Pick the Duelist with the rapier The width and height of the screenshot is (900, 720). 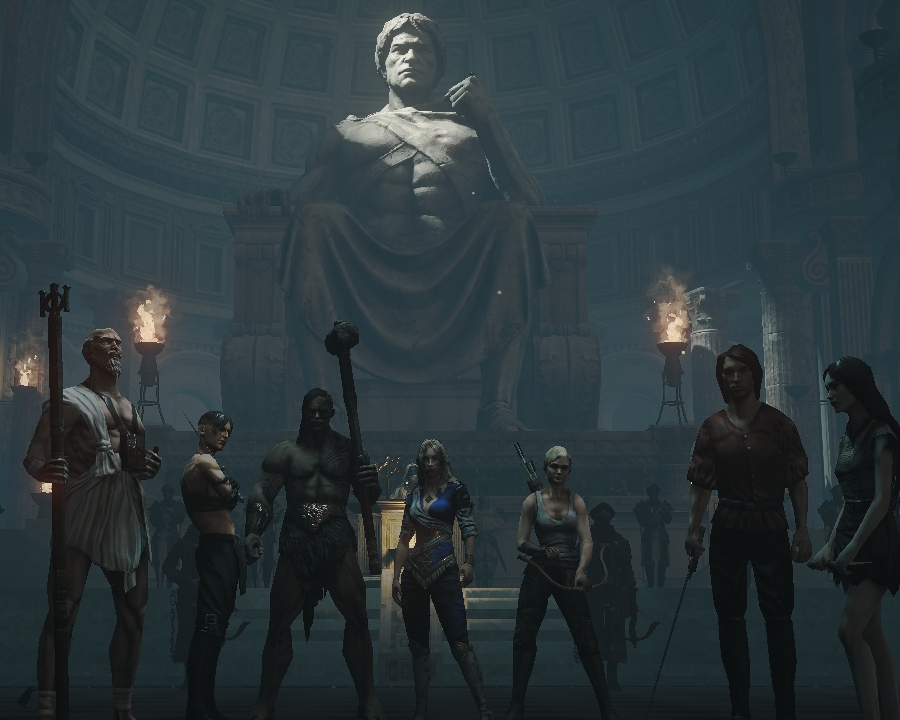pos(745,500)
